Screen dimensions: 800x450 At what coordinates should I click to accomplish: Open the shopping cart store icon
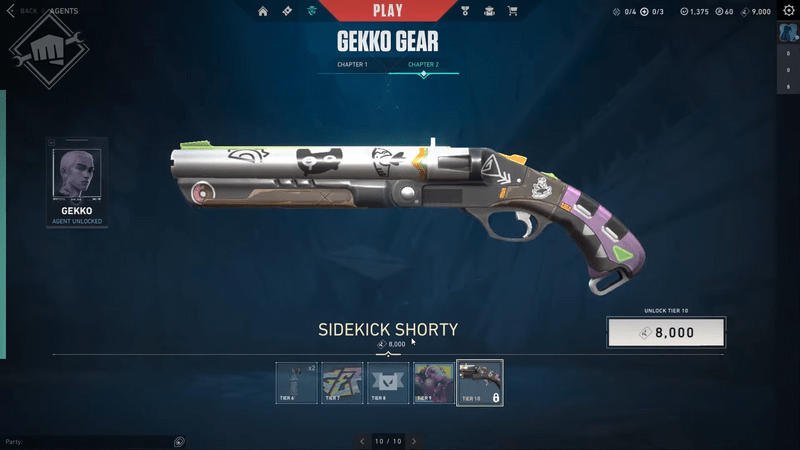coord(513,11)
